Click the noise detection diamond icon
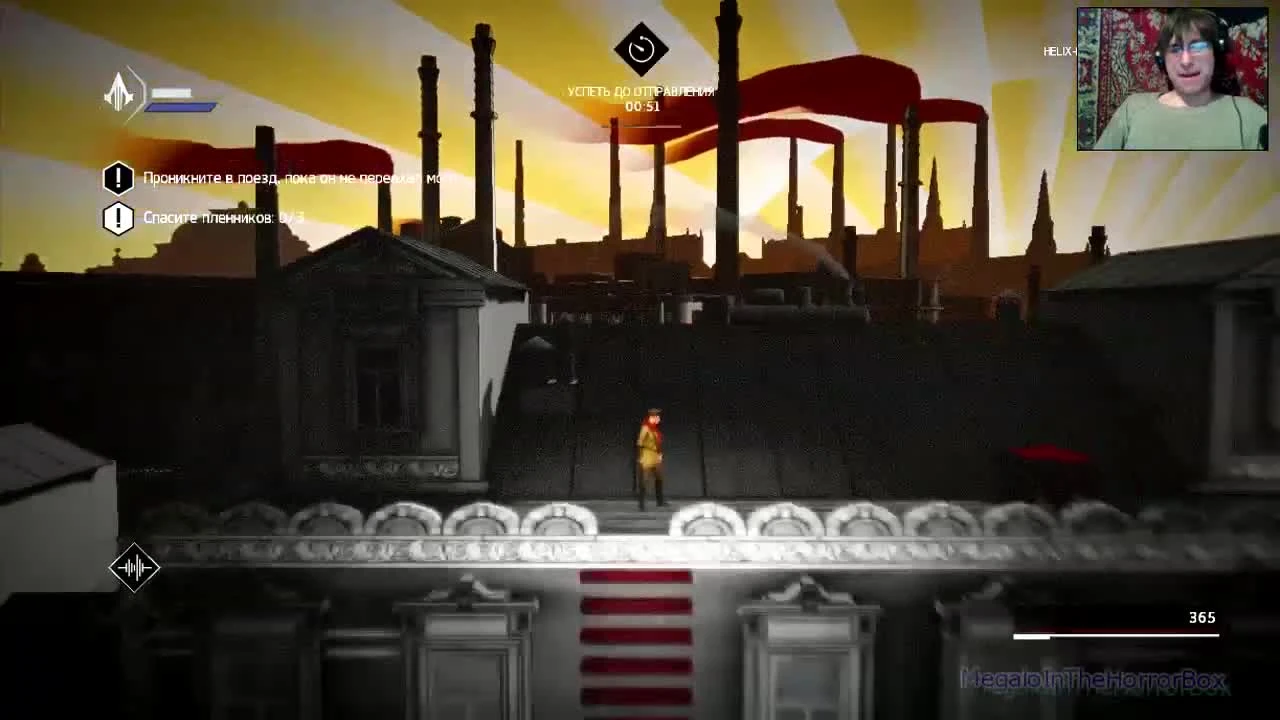This screenshot has width=1280, height=720. (x=134, y=567)
